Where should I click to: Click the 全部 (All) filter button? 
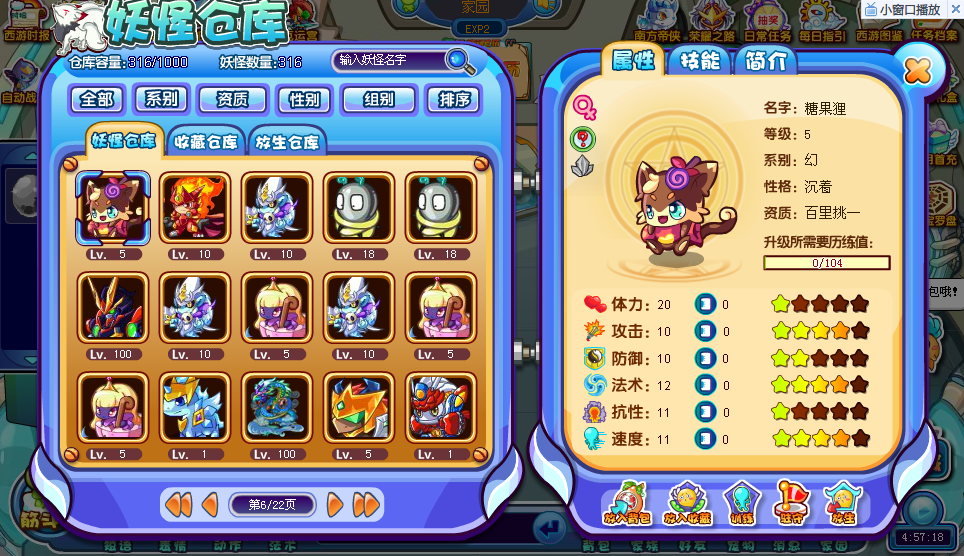coord(96,99)
